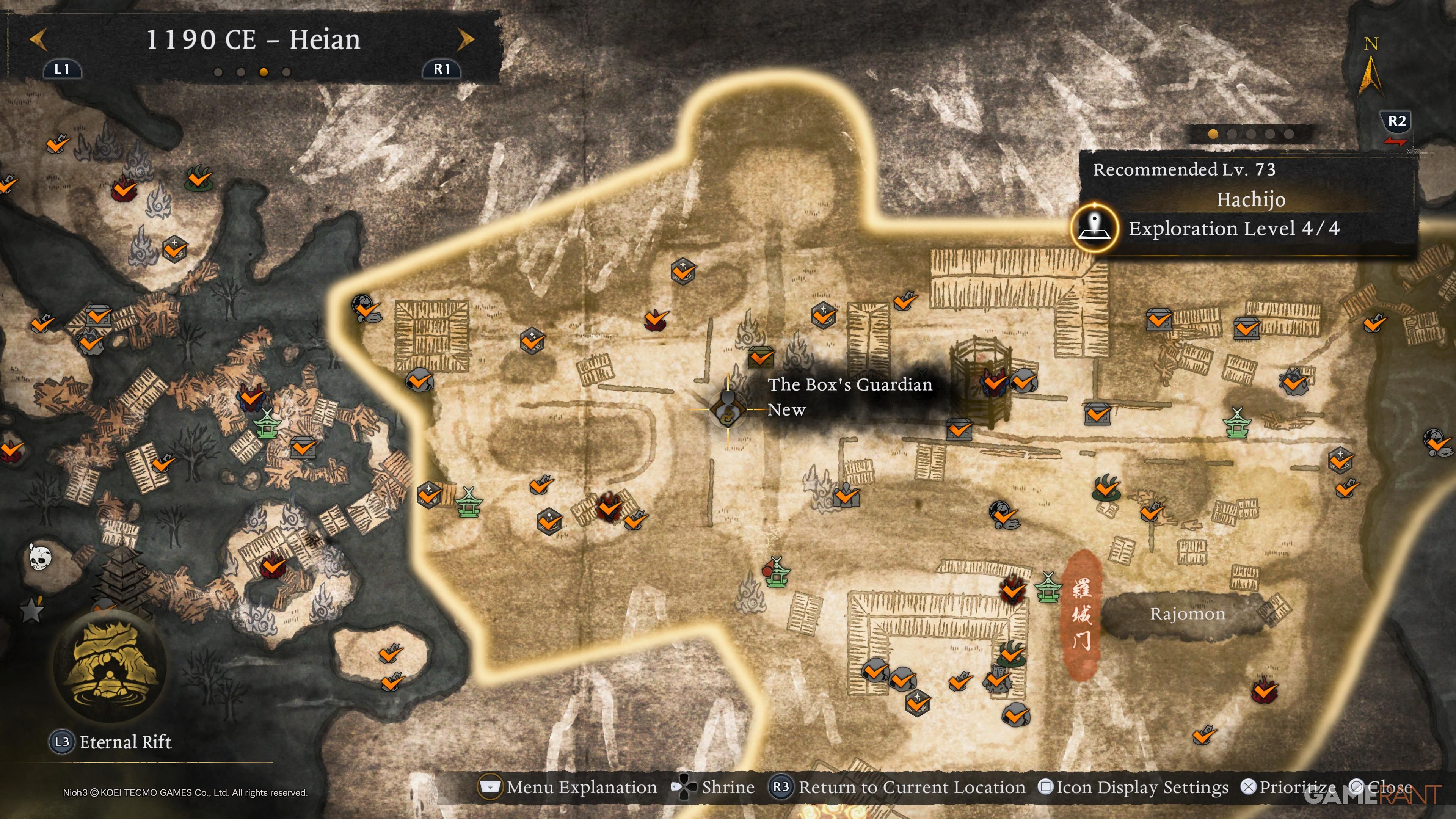This screenshot has height=819, width=1456.
Task: Open the Eternal Rift emblem
Action: (x=110, y=666)
